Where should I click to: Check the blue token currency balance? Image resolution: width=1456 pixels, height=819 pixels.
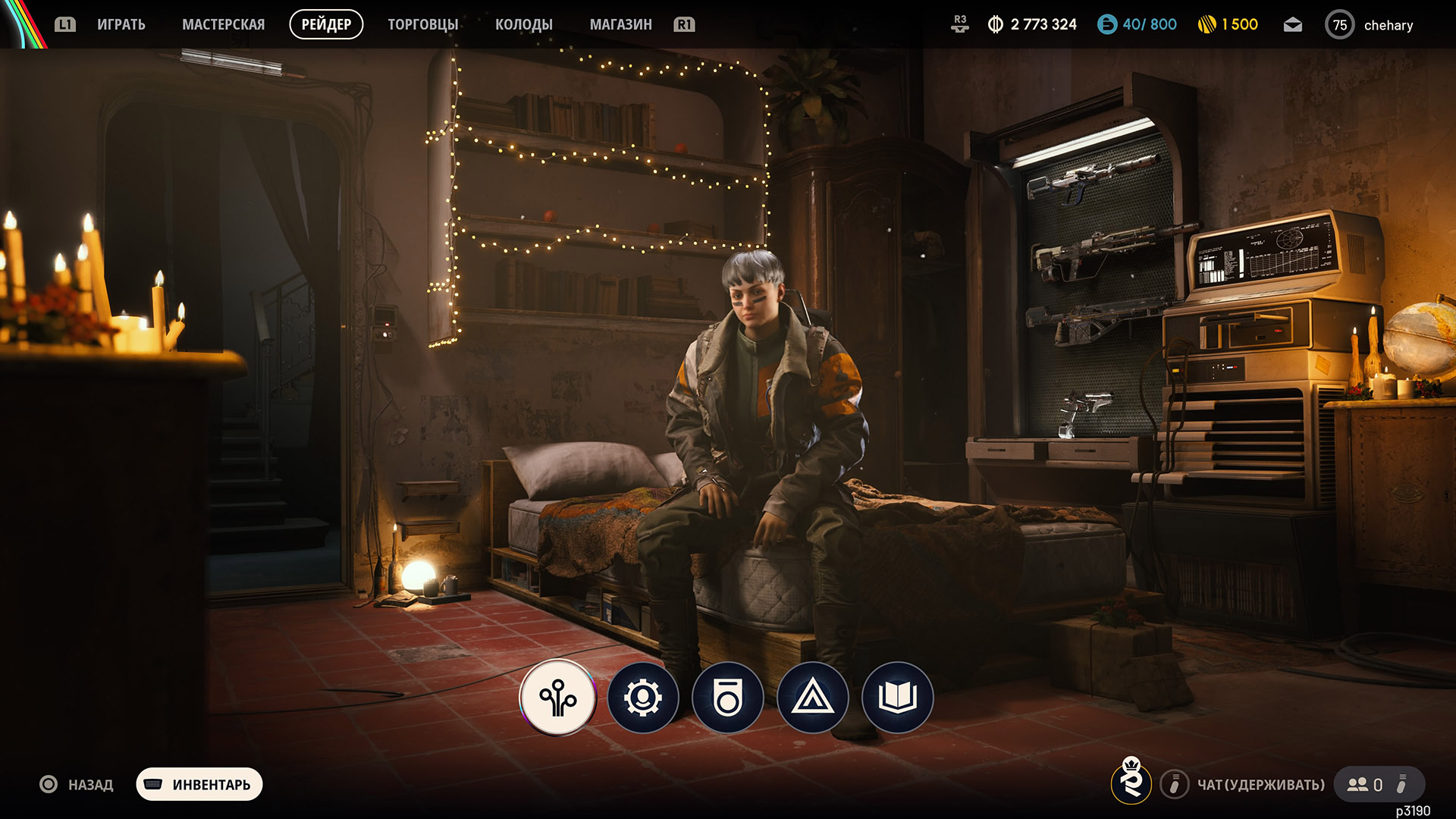[x=1137, y=24]
